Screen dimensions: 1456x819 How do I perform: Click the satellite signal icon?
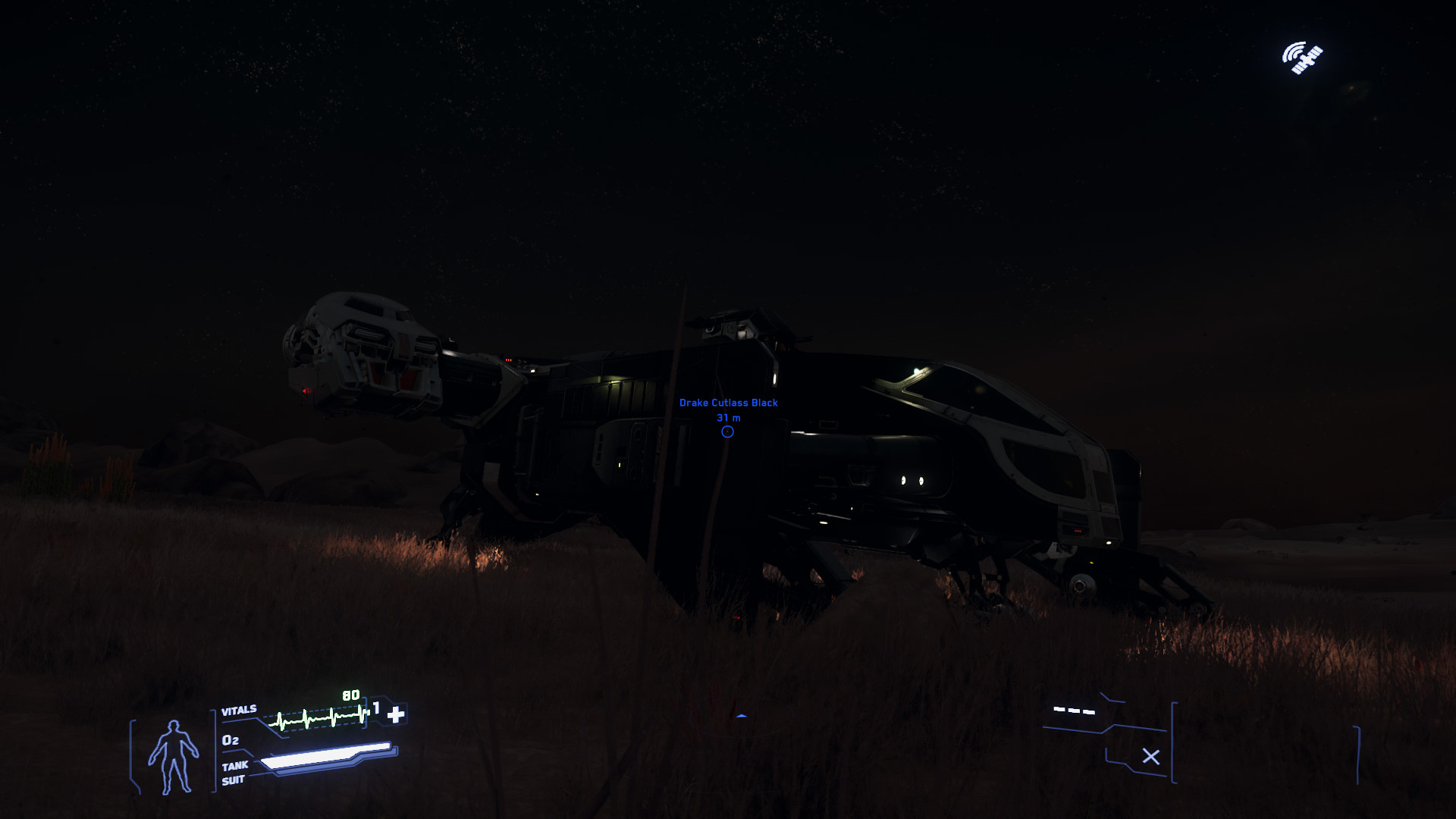pos(1302,58)
